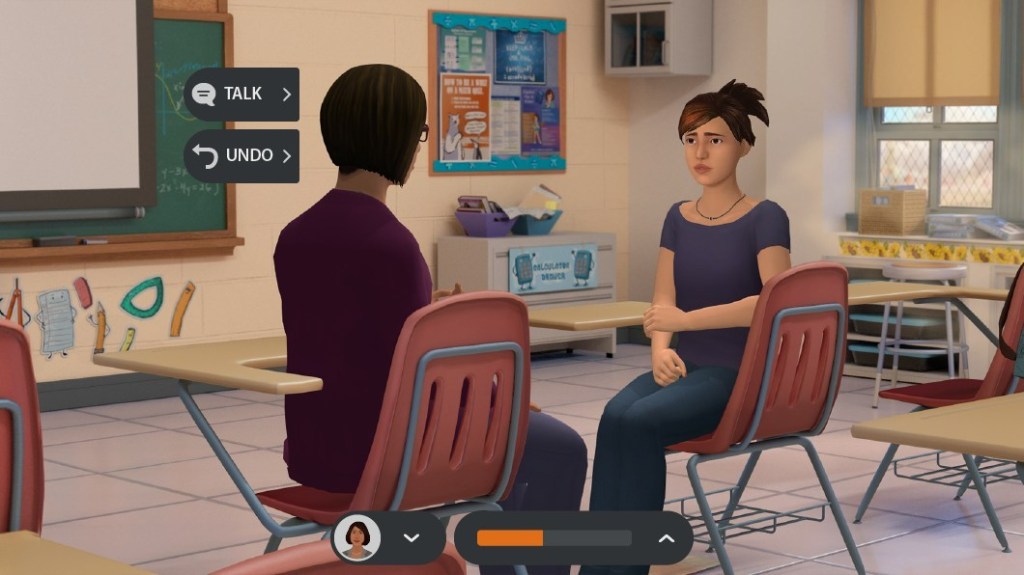Open the dropdown arrow beside the portrait

[410, 538]
